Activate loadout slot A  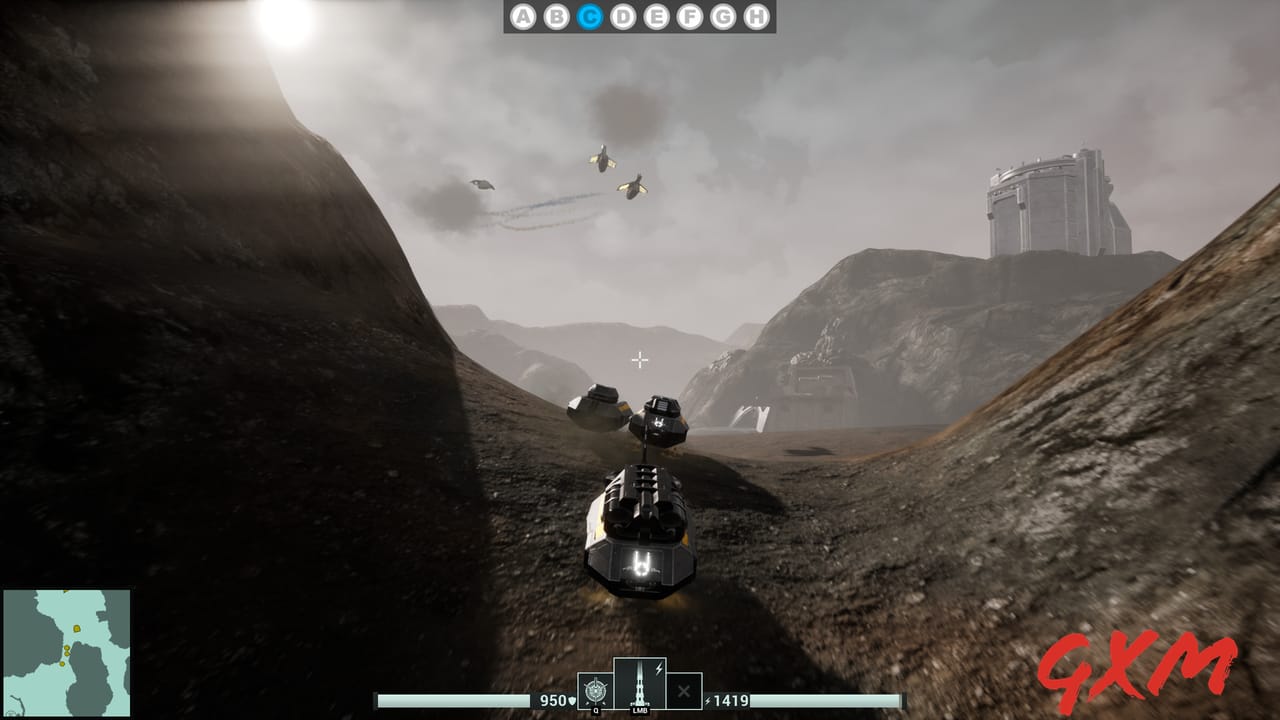point(524,16)
